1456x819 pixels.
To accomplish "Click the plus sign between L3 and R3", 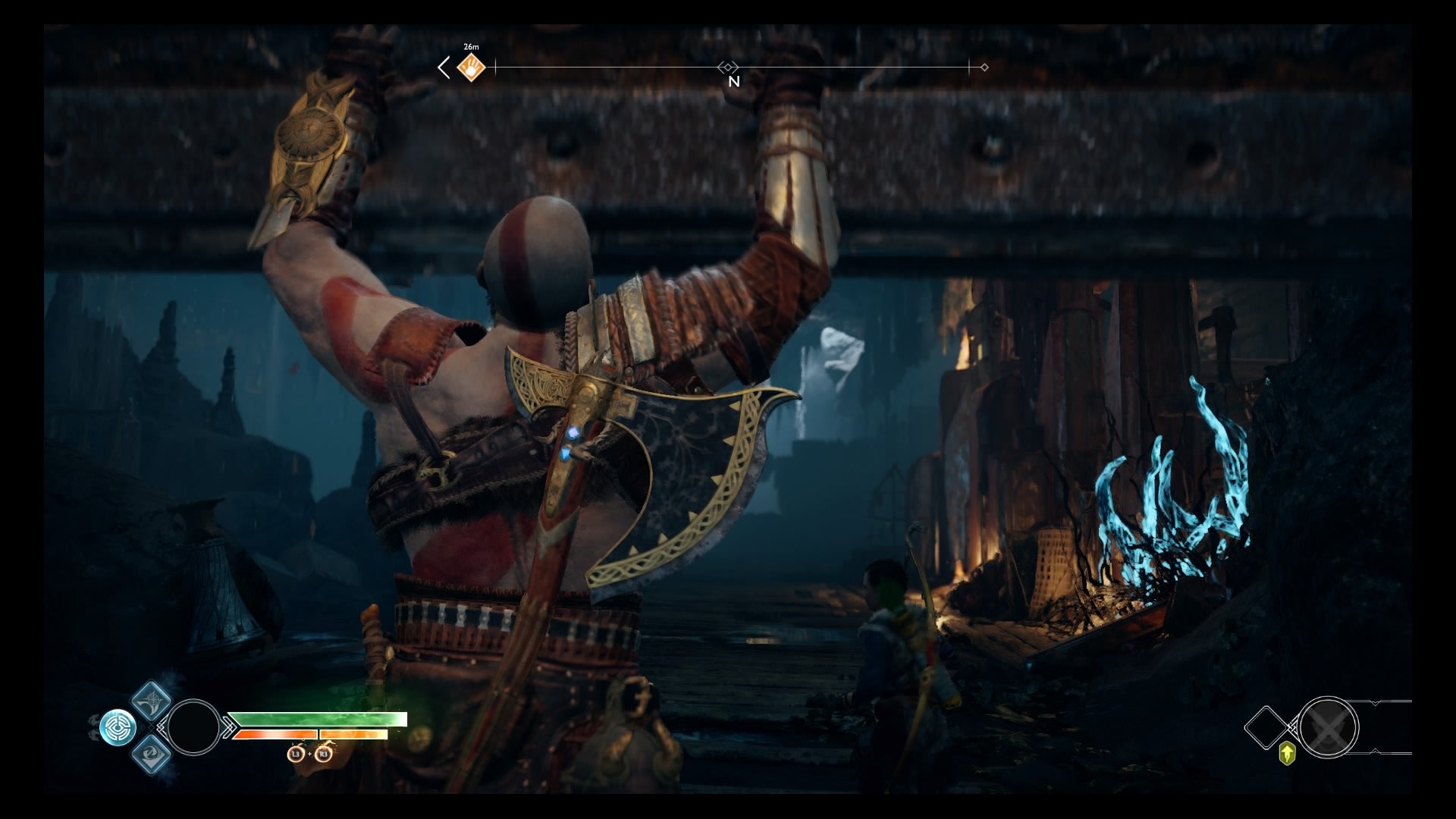I will [x=309, y=755].
